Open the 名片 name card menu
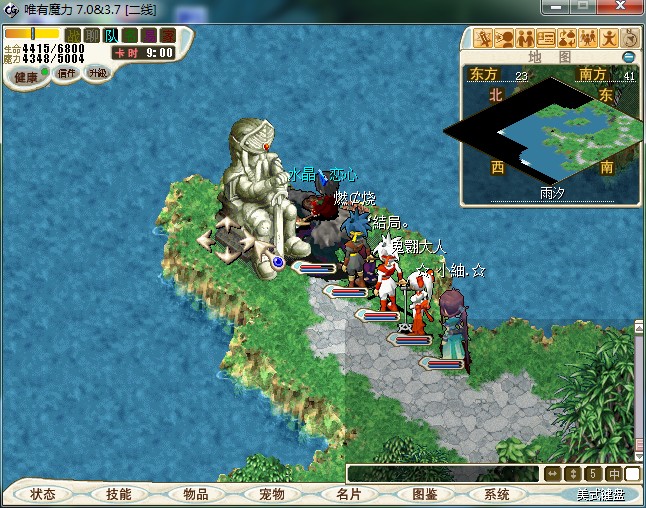Screen dimensions: 646x508 point(347,494)
